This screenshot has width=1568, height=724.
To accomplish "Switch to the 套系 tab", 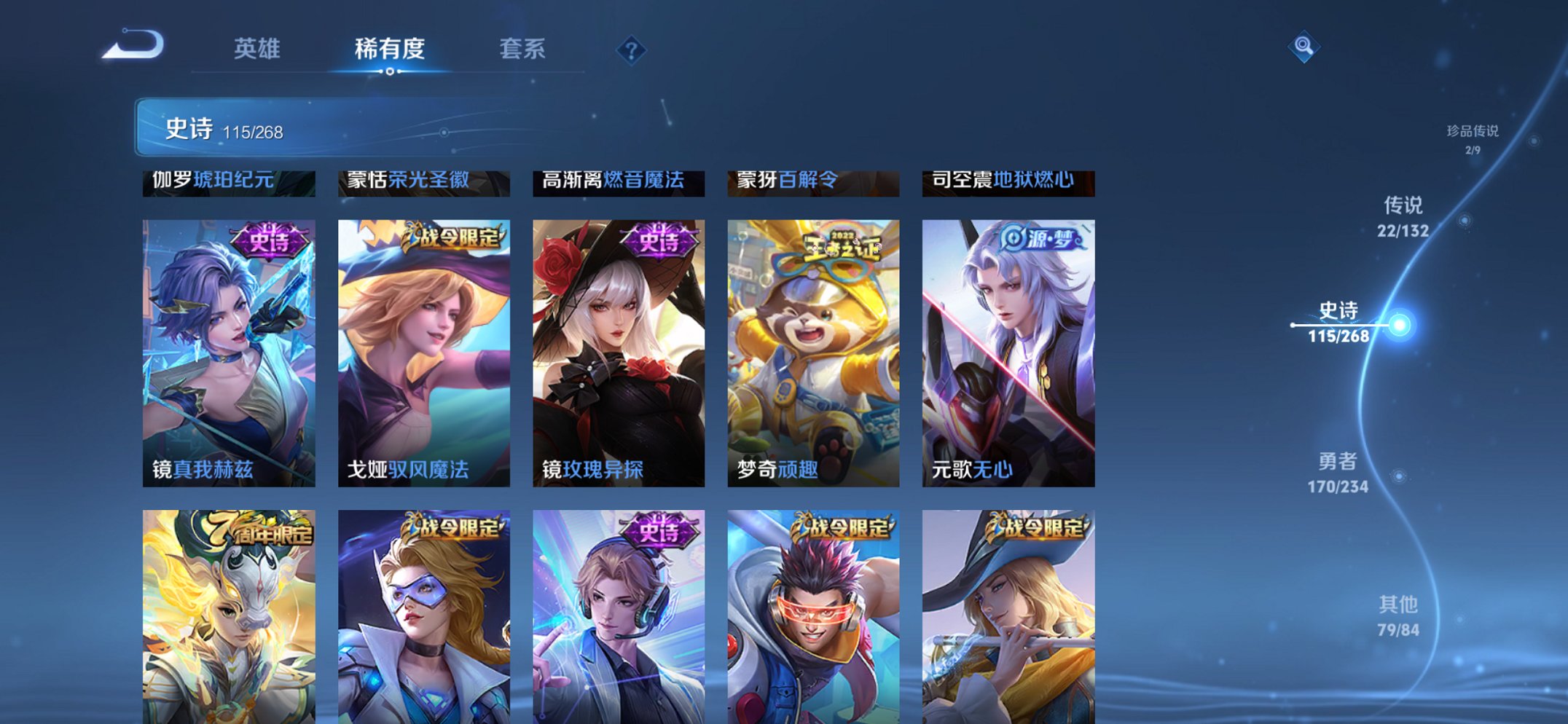I will tap(523, 50).
